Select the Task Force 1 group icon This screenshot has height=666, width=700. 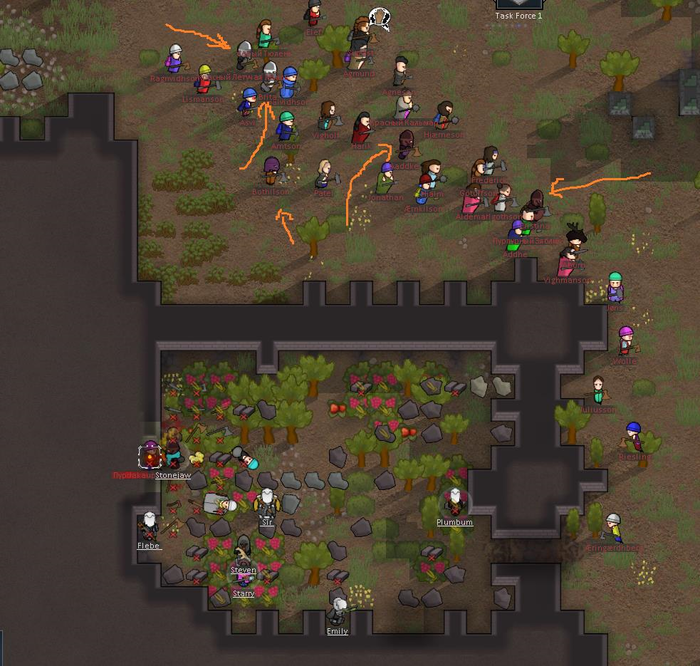[519, 4]
